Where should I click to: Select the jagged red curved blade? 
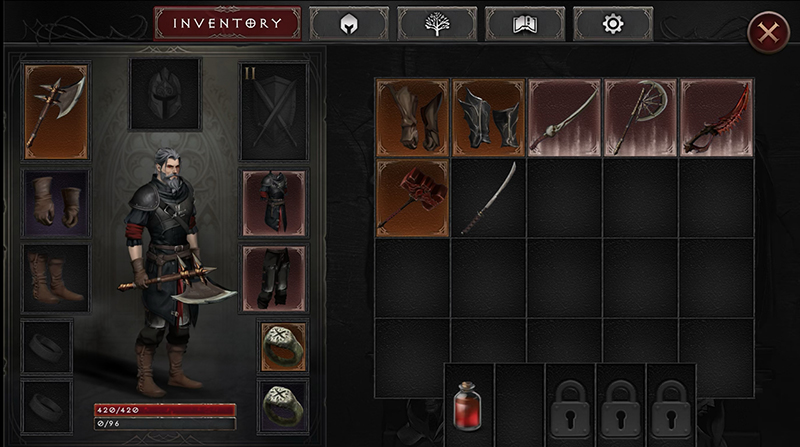pos(716,118)
